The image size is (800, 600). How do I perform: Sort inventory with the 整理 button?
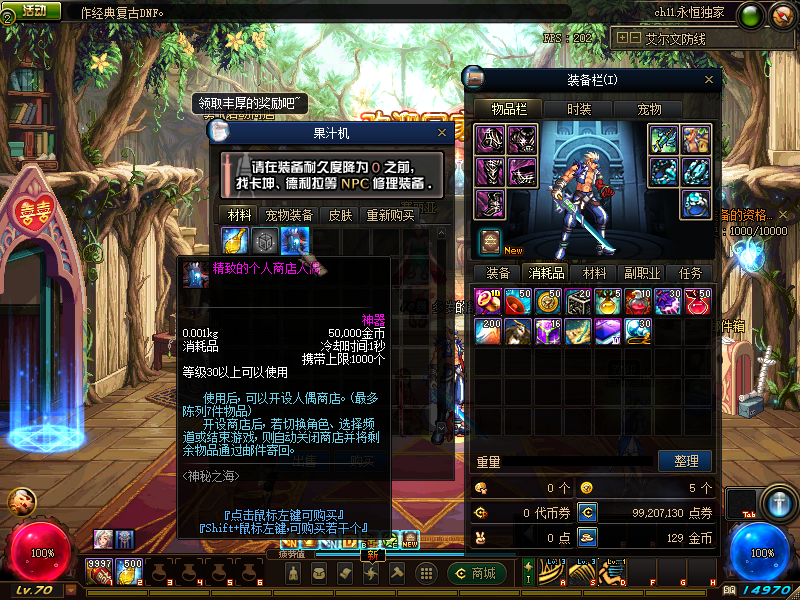tap(686, 461)
